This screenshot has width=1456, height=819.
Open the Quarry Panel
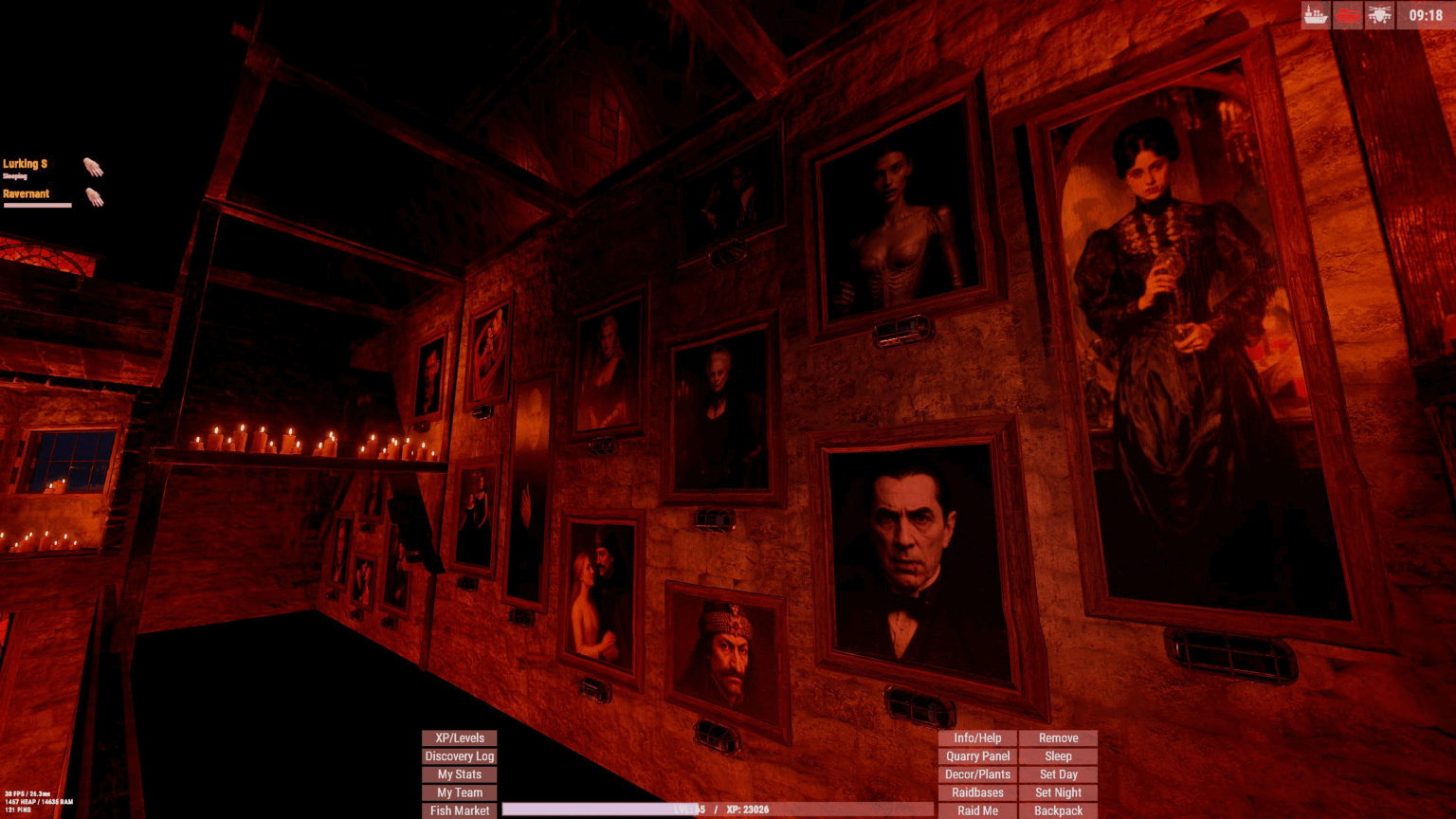pyautogui.click(x=976, y=755)
